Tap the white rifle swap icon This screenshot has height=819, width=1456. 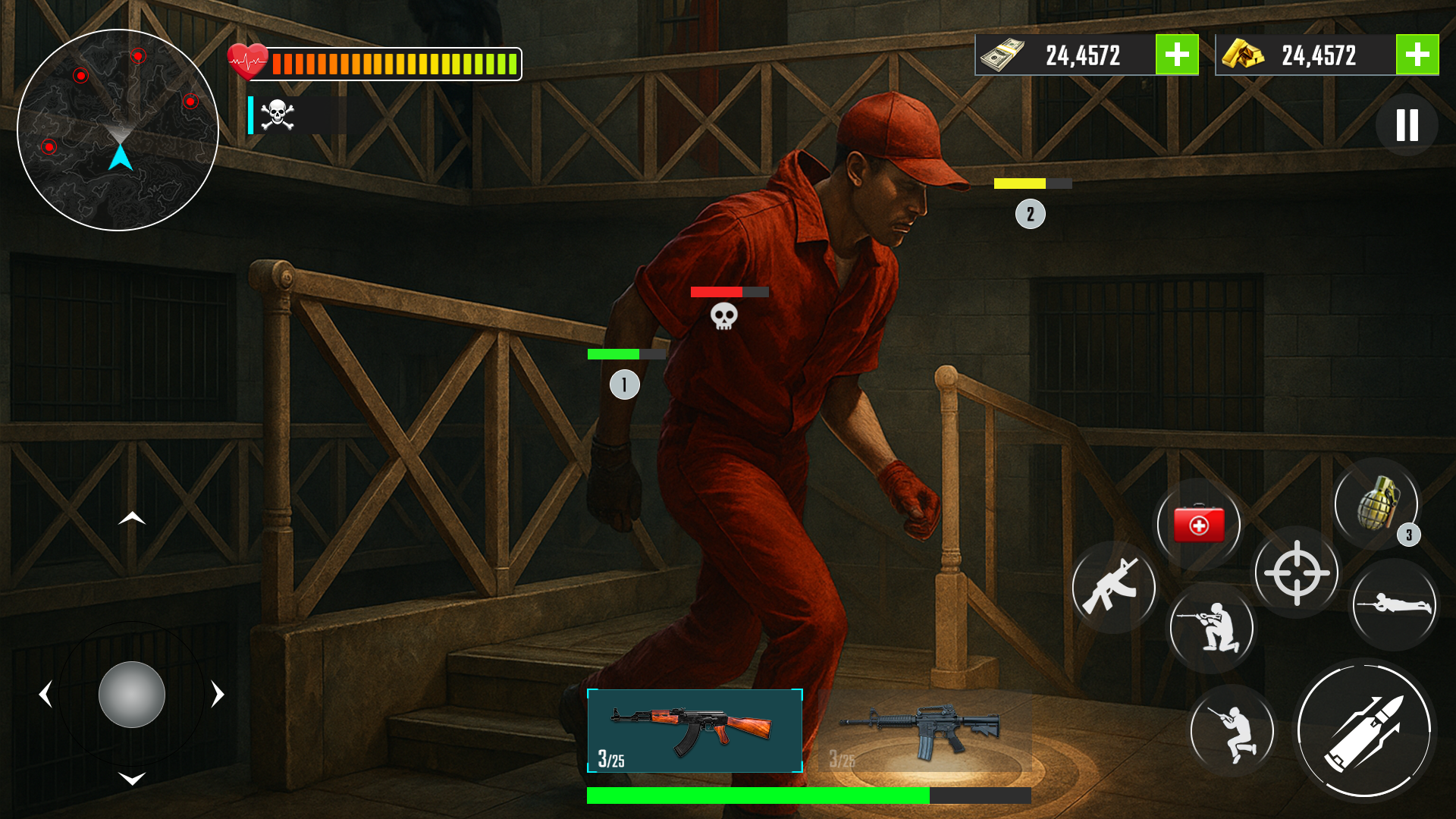(x=1112, y=586)
